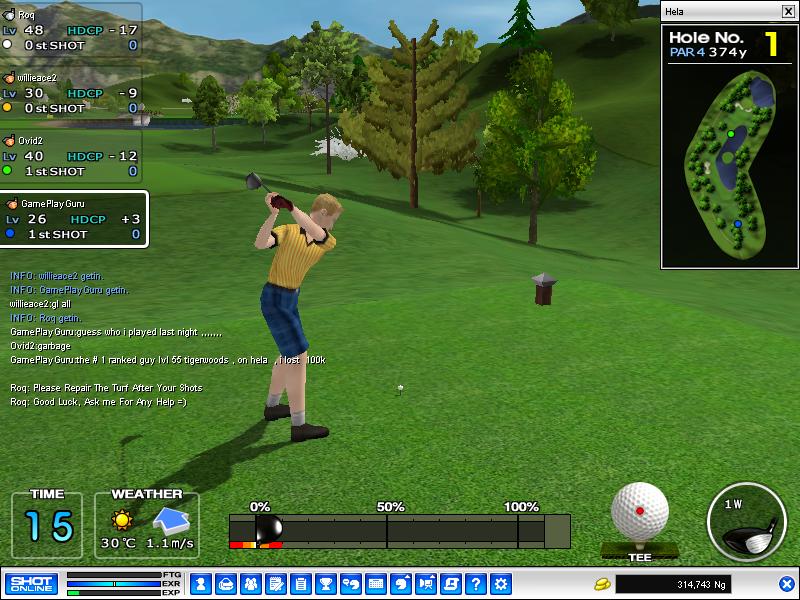Open the trophy rankings icon
This screenshot has height=600, width=800.
tap(325, 583)
